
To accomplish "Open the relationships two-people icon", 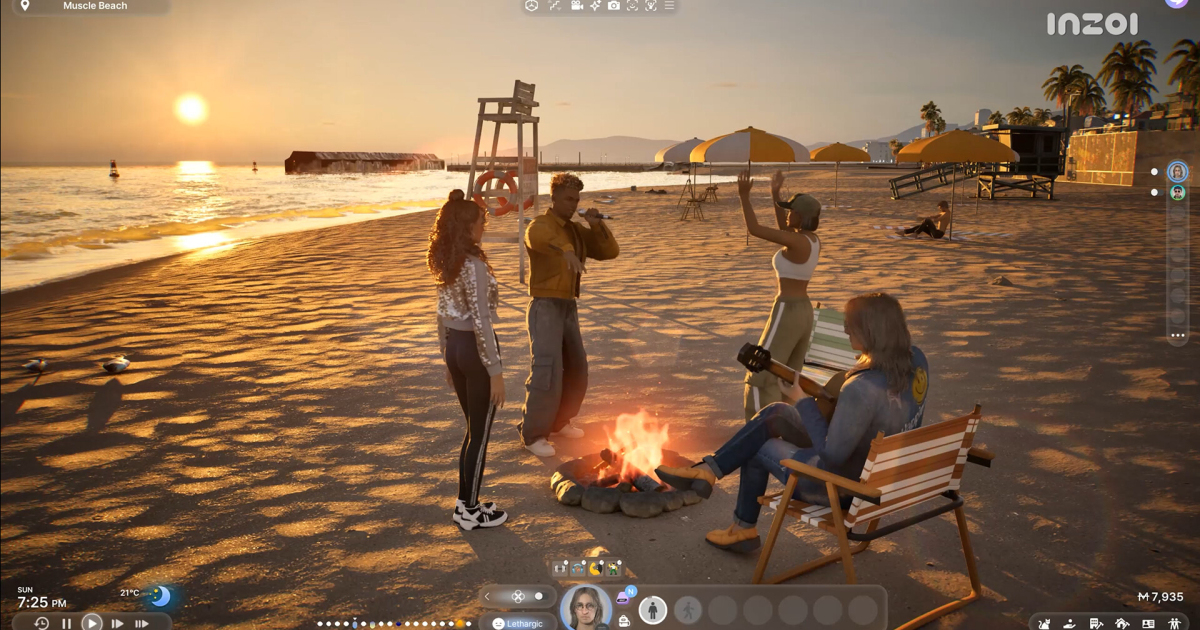I will click(x=1174, y=624).
